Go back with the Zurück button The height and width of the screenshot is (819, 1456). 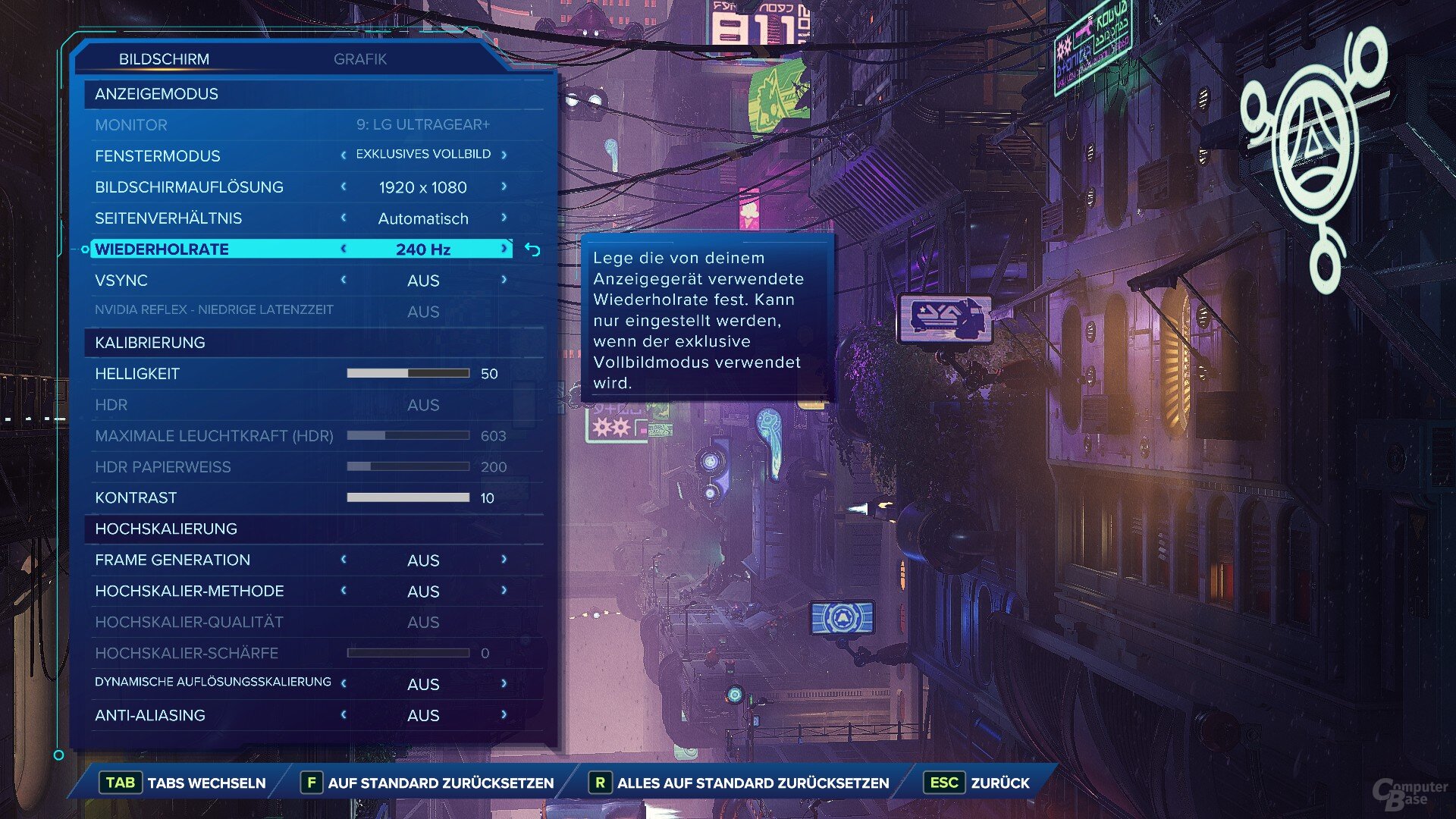977,783
